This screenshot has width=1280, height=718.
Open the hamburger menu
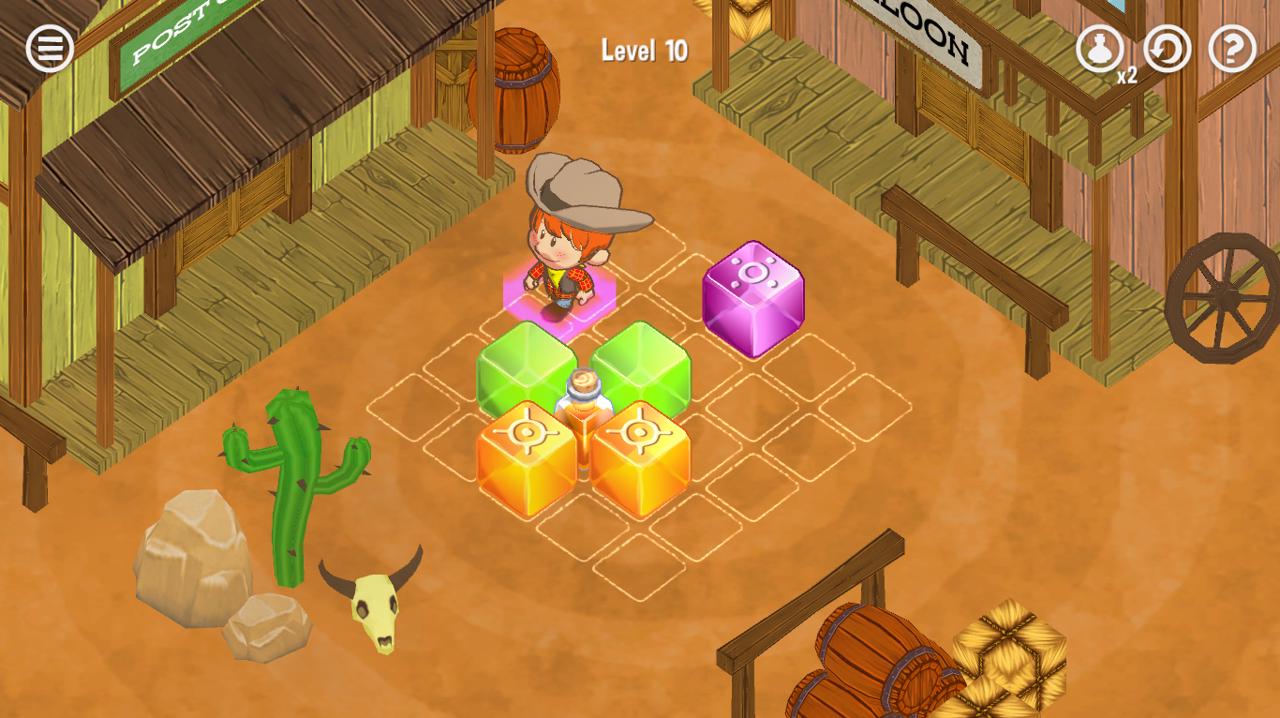49,48
